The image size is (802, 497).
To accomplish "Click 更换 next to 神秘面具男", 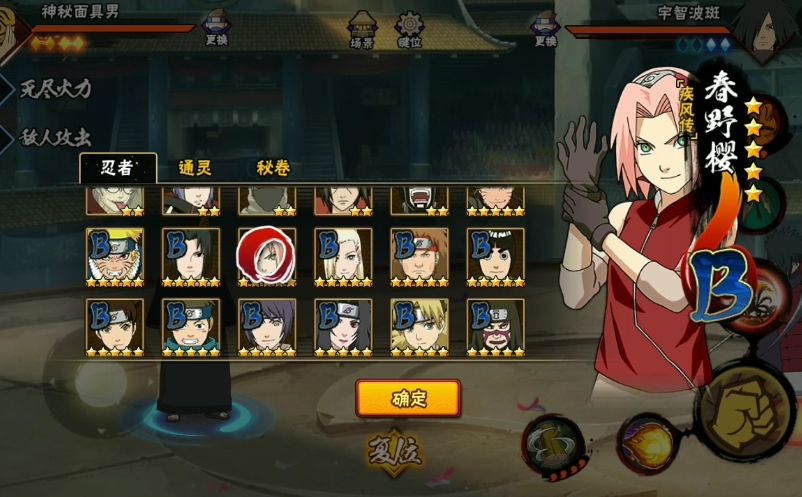I will pyautogui.click(x=217, y=28).
